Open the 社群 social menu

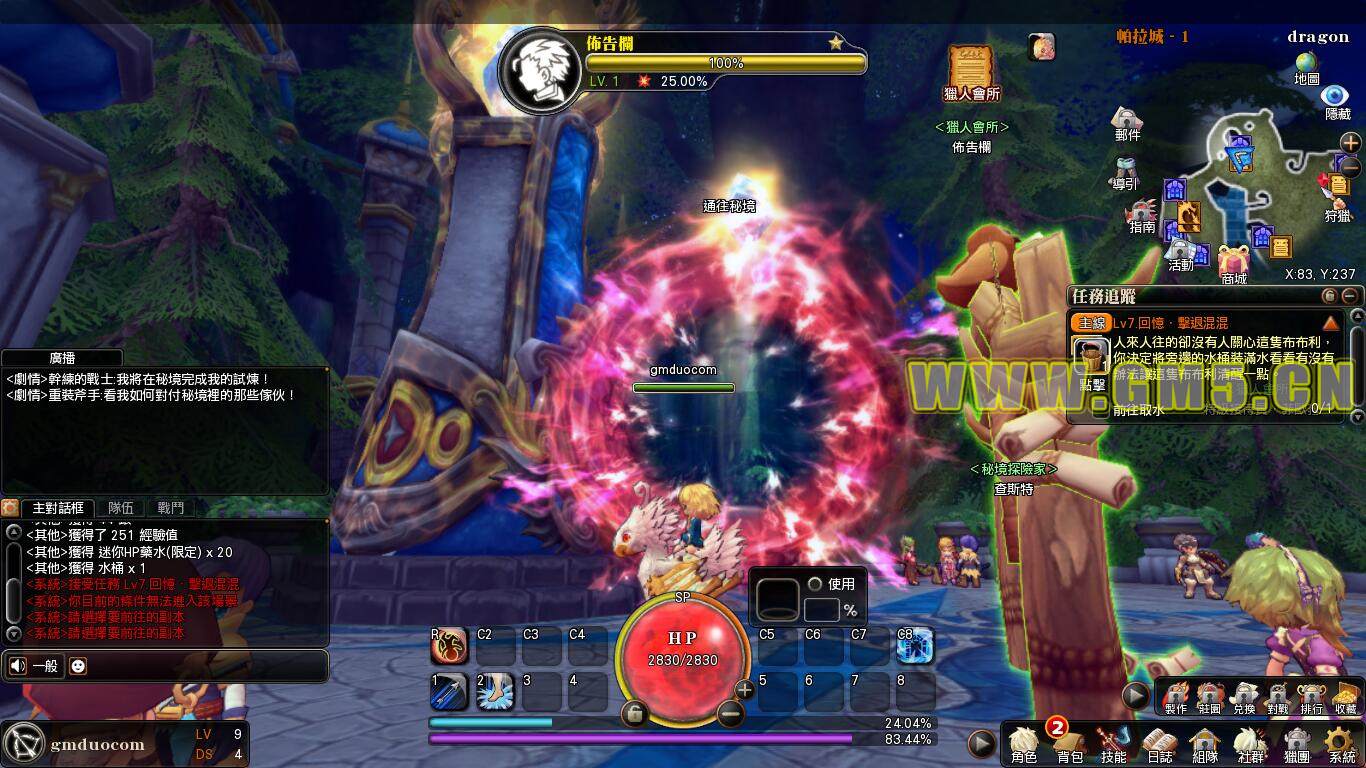click(1250, 745)
